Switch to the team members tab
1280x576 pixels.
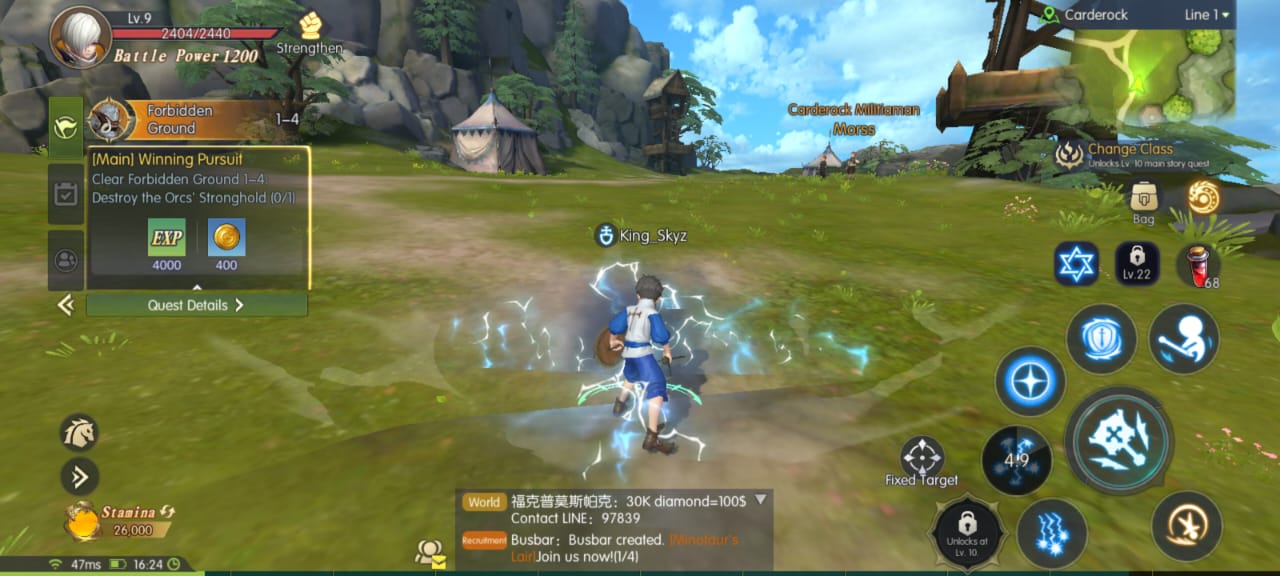pos(66,260)
